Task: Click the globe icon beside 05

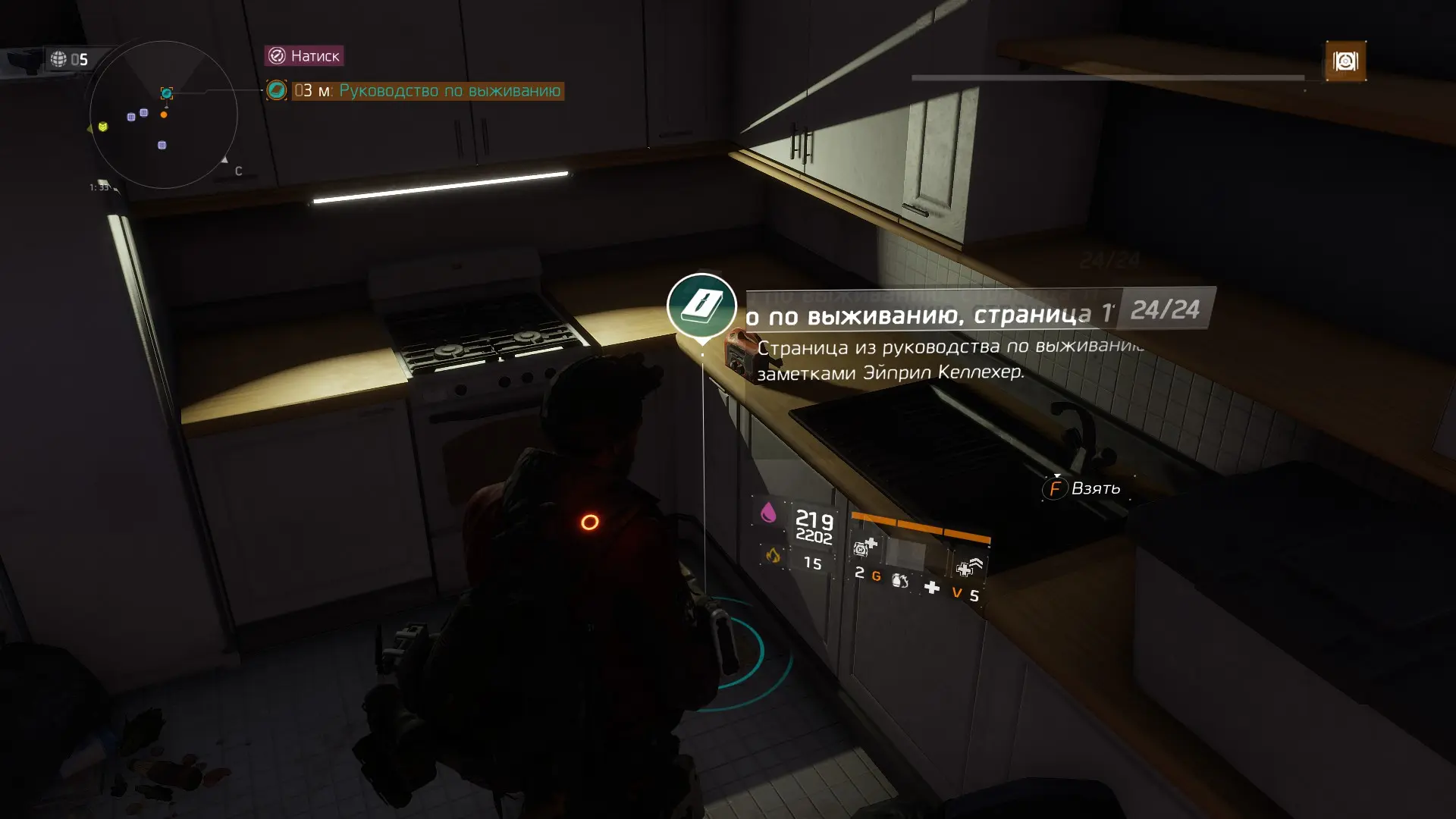Action: click(58, 59)
